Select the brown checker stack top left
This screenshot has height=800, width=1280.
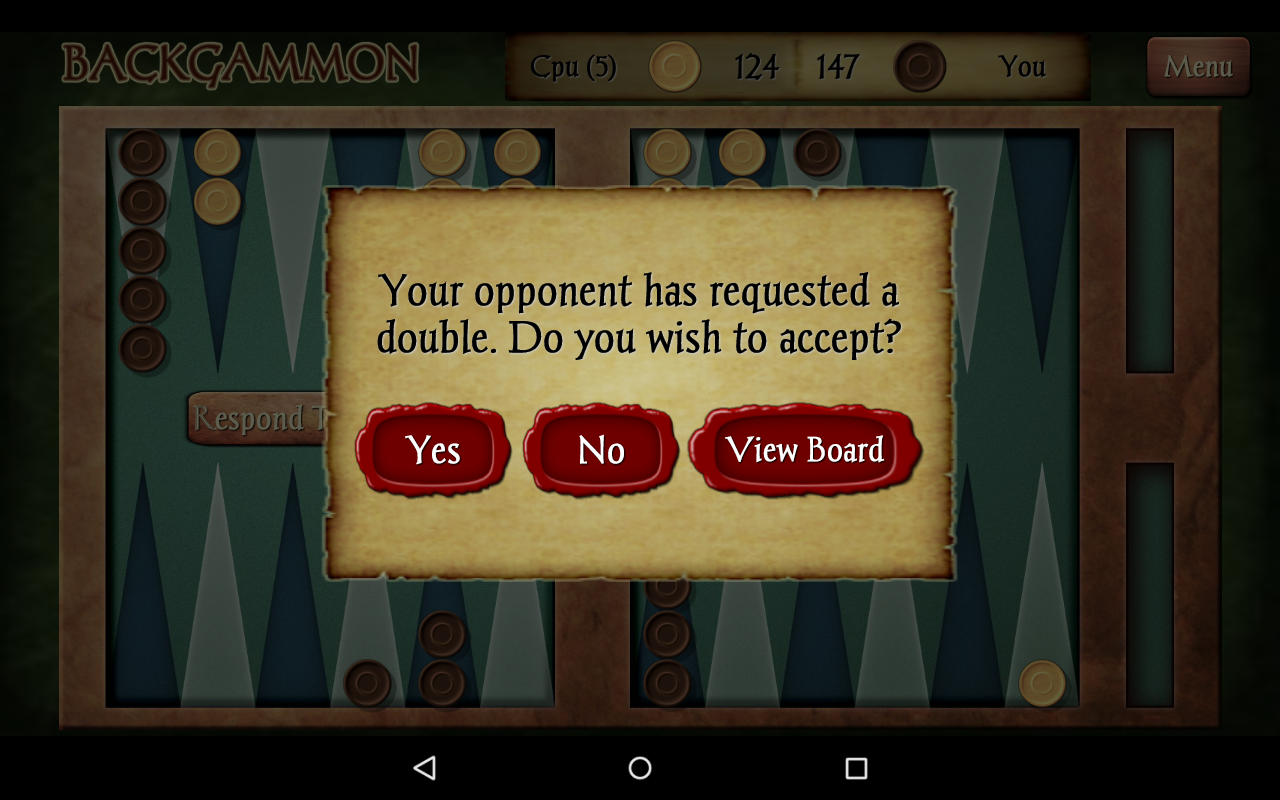tap(140, 250)
